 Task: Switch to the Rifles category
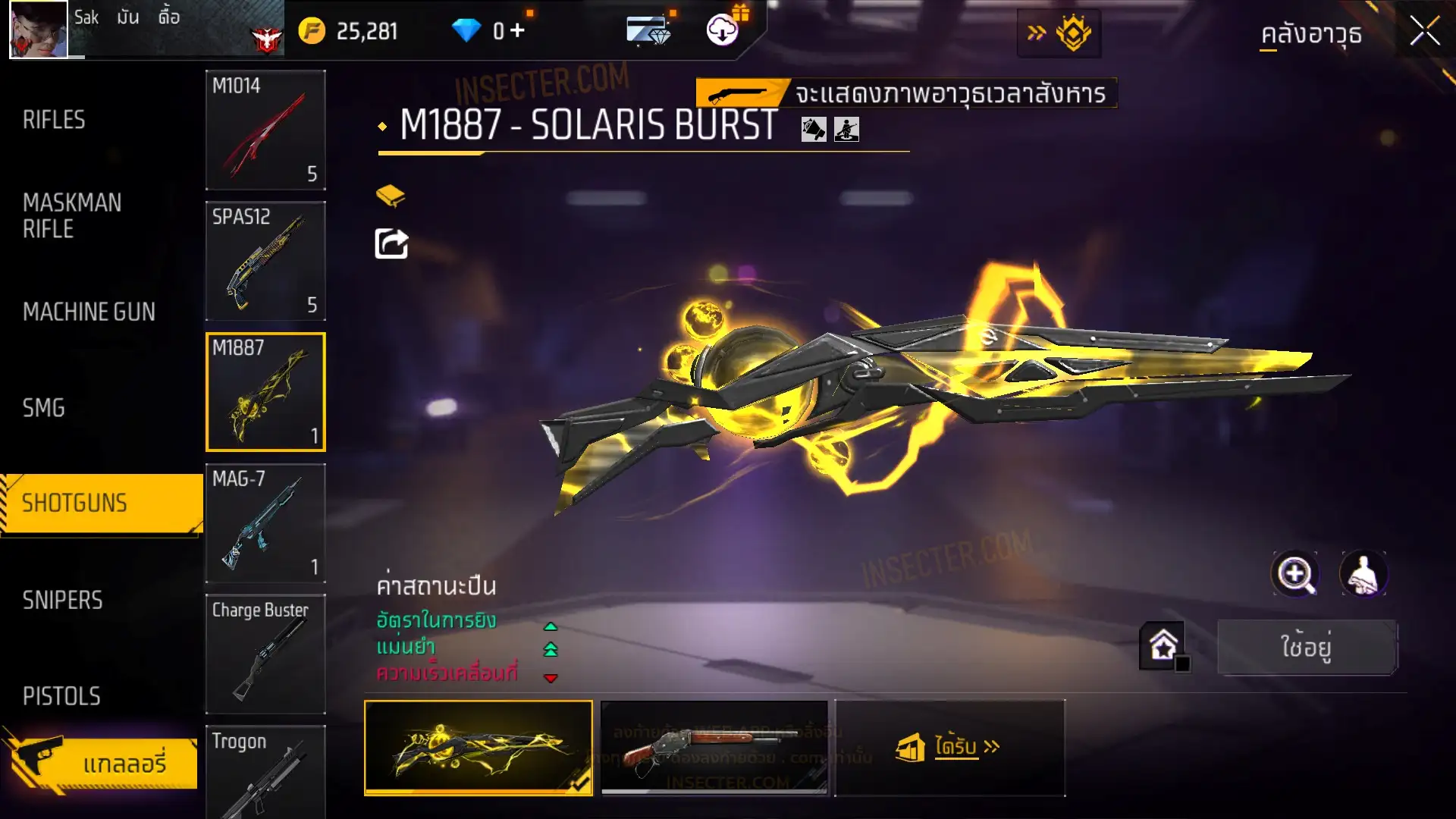point(54,120)
